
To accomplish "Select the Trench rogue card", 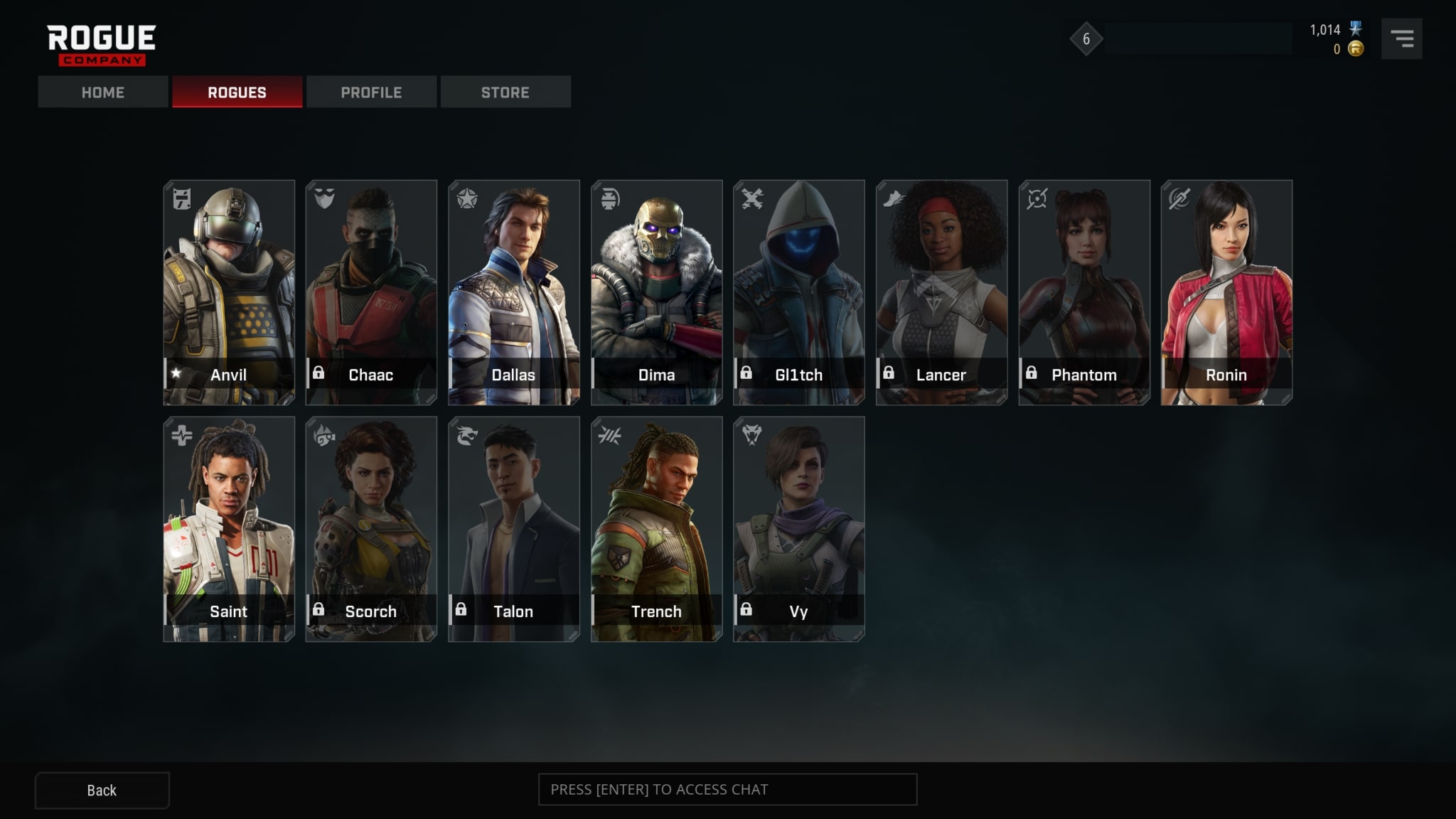I will [x=656, y=529].
